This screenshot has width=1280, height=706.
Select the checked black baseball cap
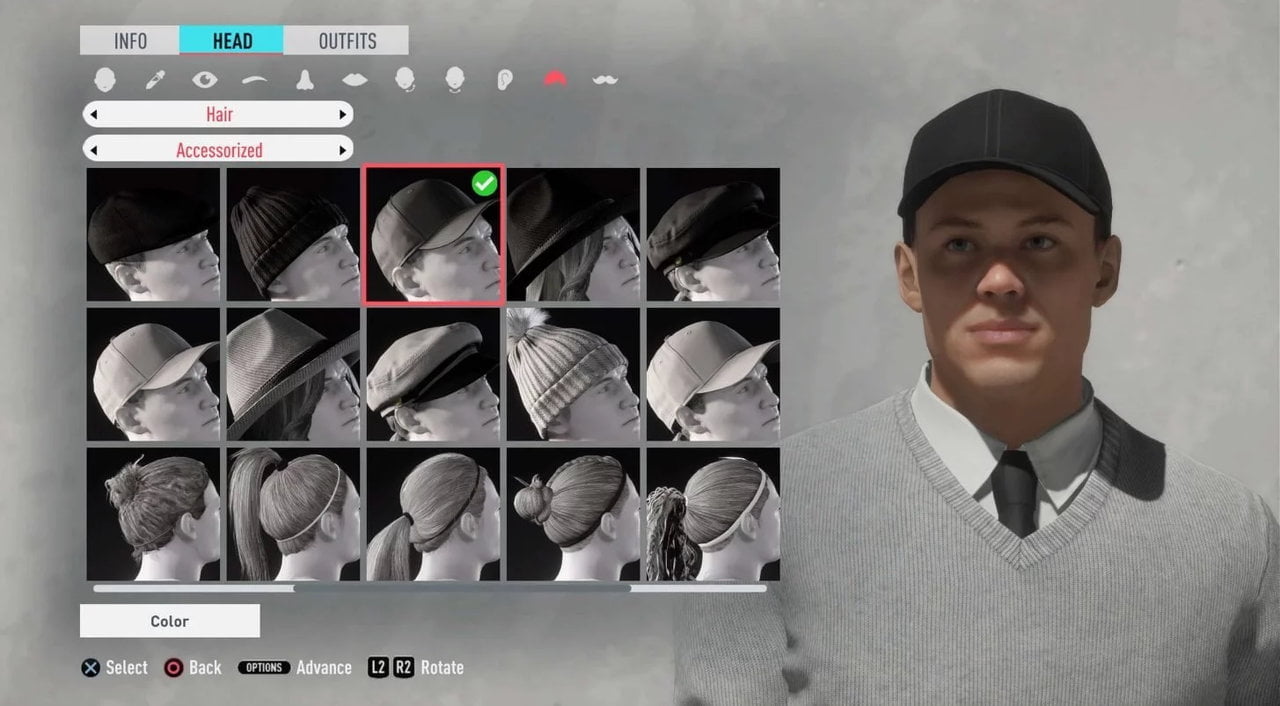pyautogui.click(x=433, y=235)
